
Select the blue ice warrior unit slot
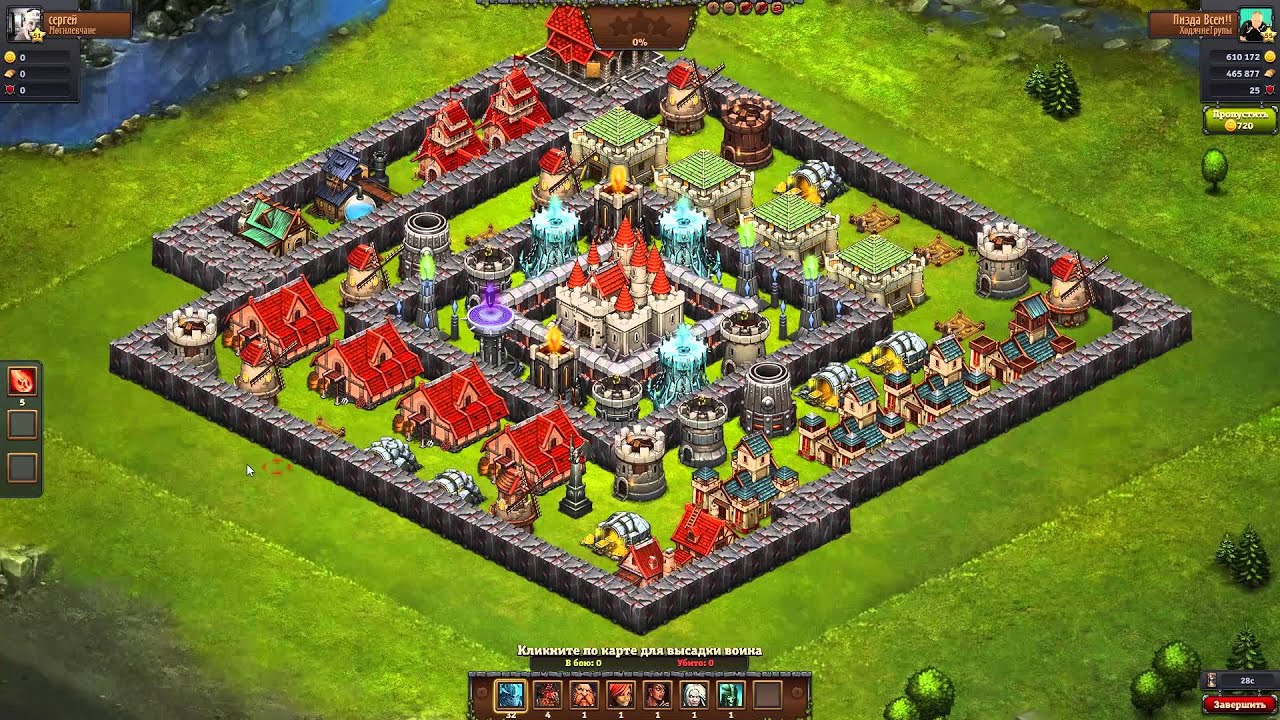pos(511,694)
